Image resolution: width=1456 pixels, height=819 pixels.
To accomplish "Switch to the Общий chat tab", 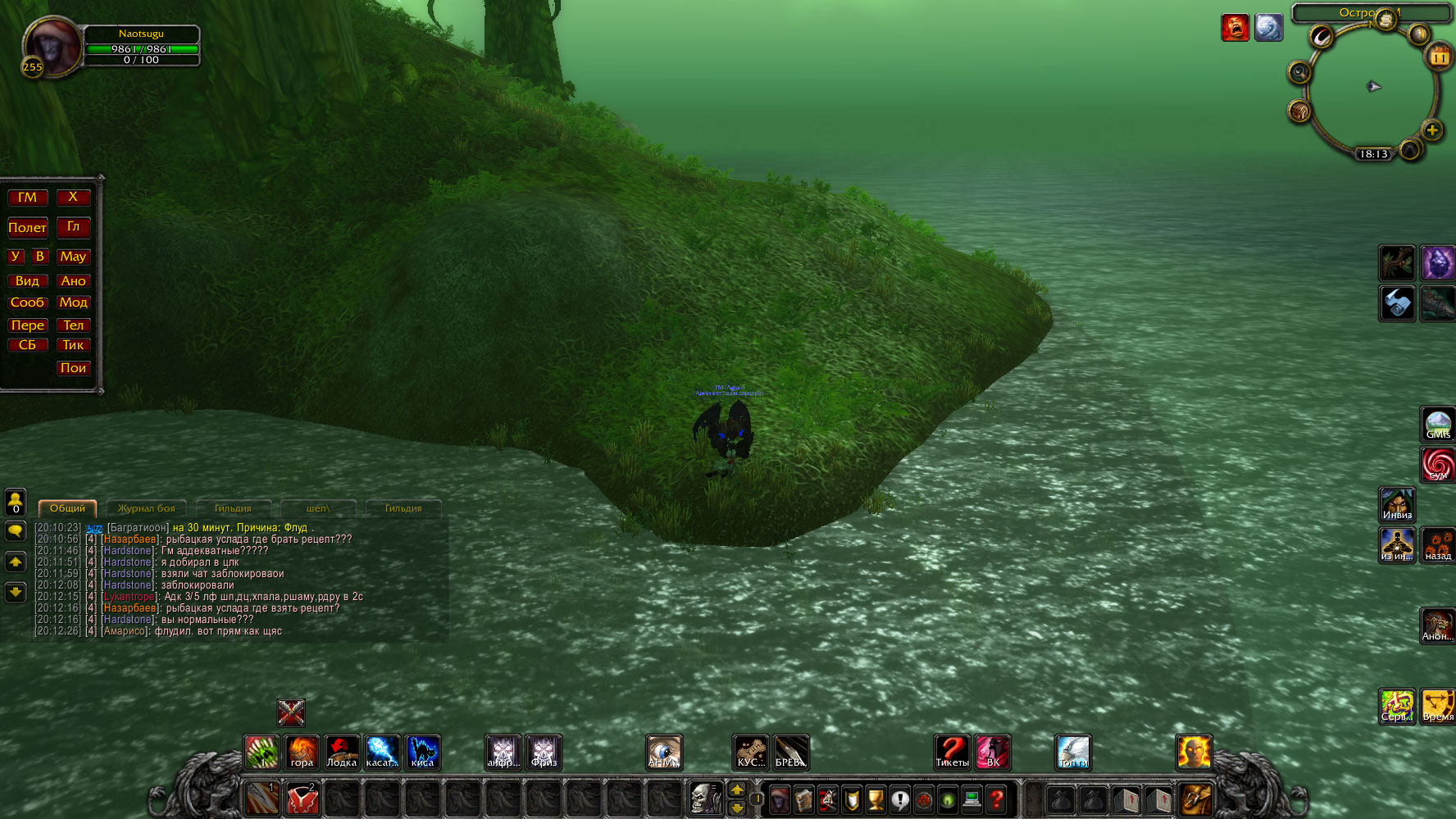I will click(x=67, y=508).
